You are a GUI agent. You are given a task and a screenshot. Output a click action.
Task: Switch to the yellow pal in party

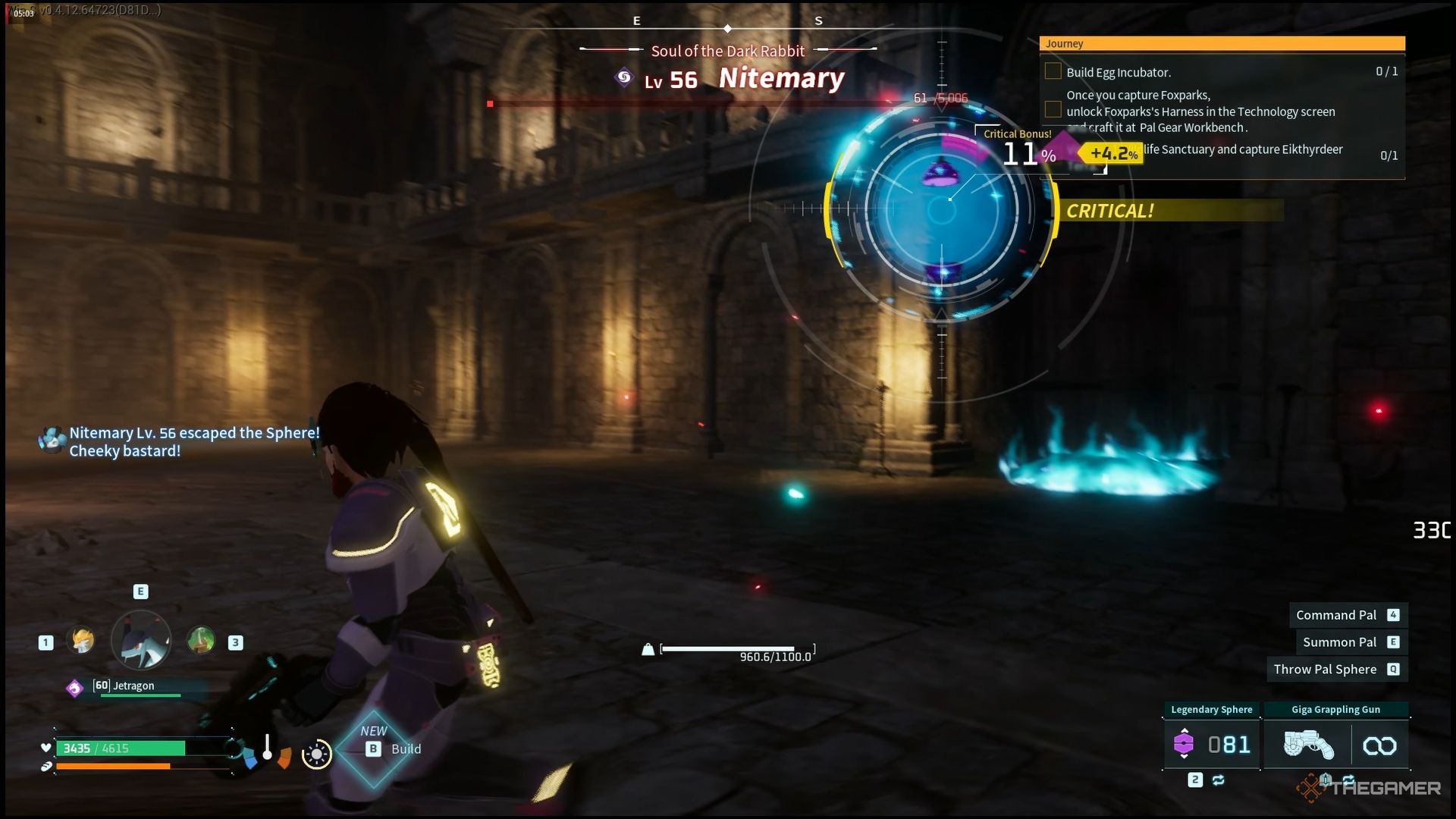coord(81,642)
